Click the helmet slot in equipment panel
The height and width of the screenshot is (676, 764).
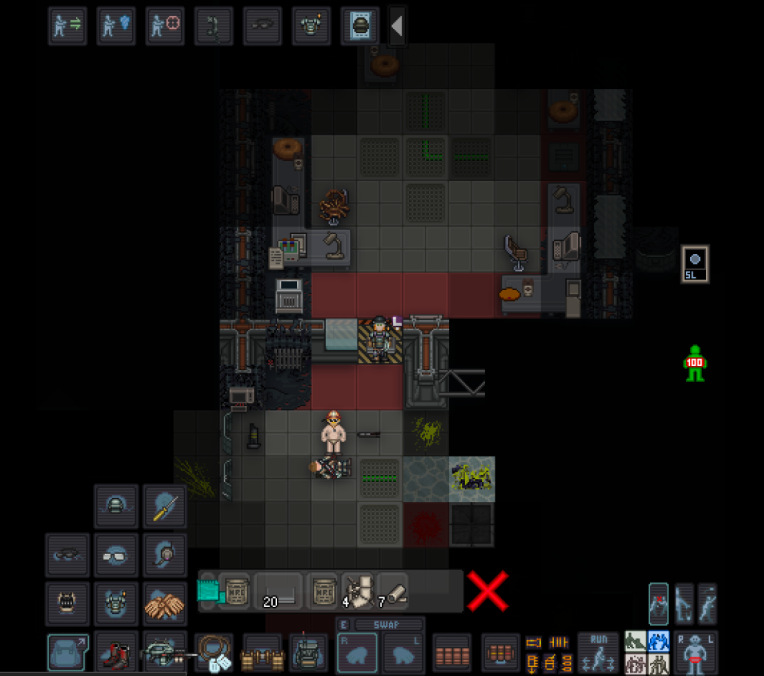[x=116, y=506]
